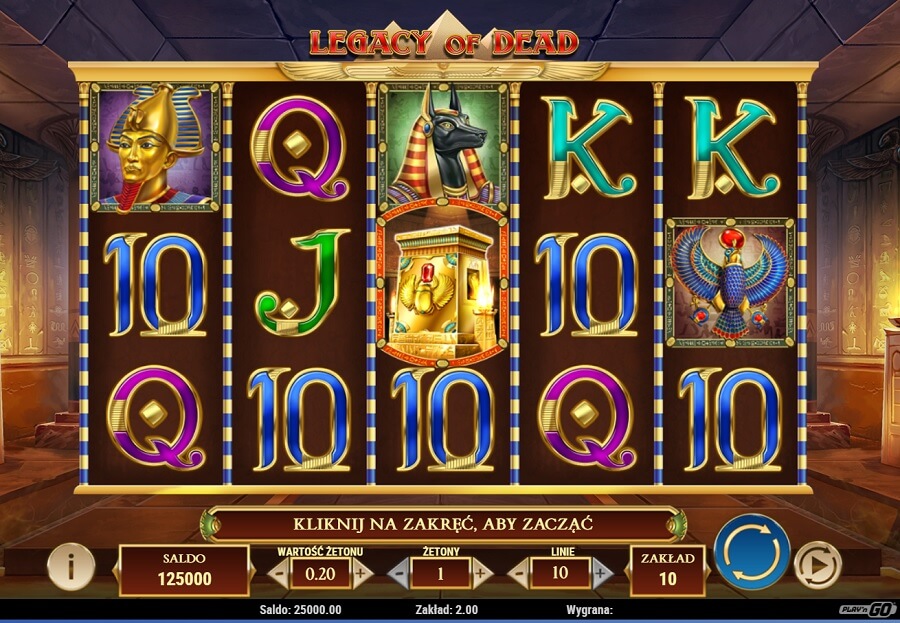Spin the reels with the blue button
The height and width of the screenshot is (623, 900).
[752, 552]
